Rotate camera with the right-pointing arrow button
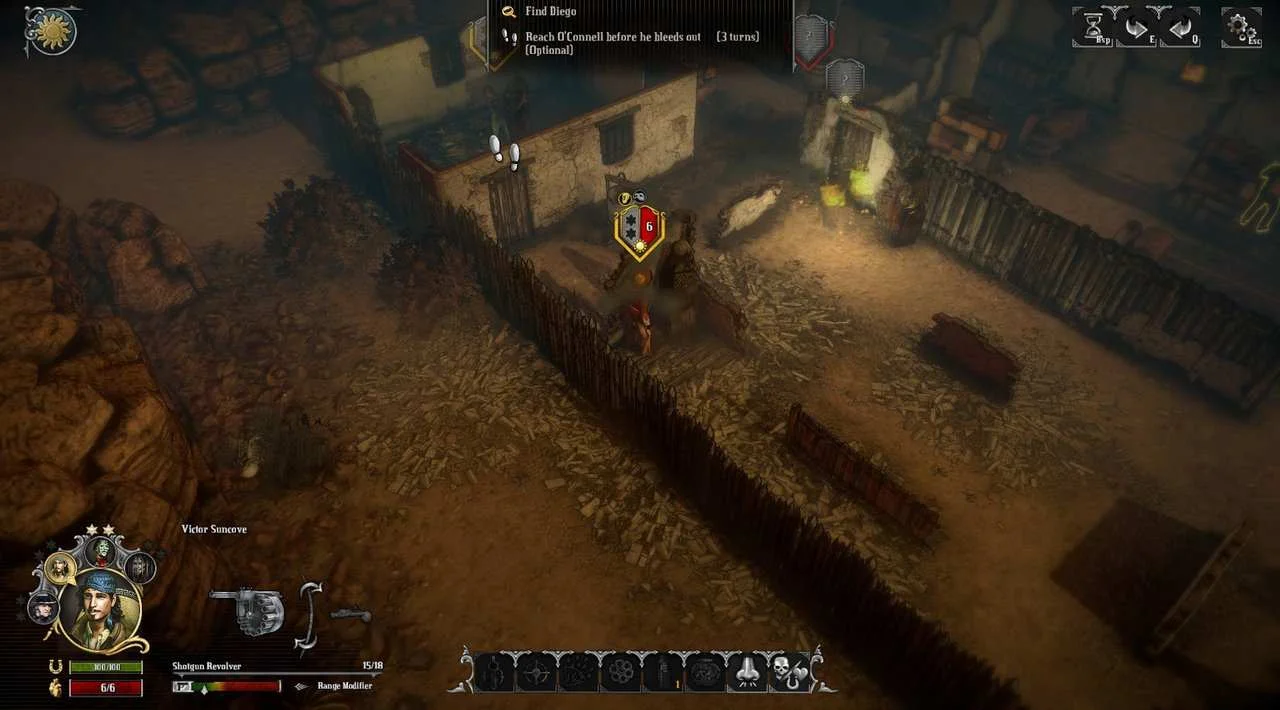Image resolution: width=1280 pixels, height=710 pixels. [x=1136, y=26]
